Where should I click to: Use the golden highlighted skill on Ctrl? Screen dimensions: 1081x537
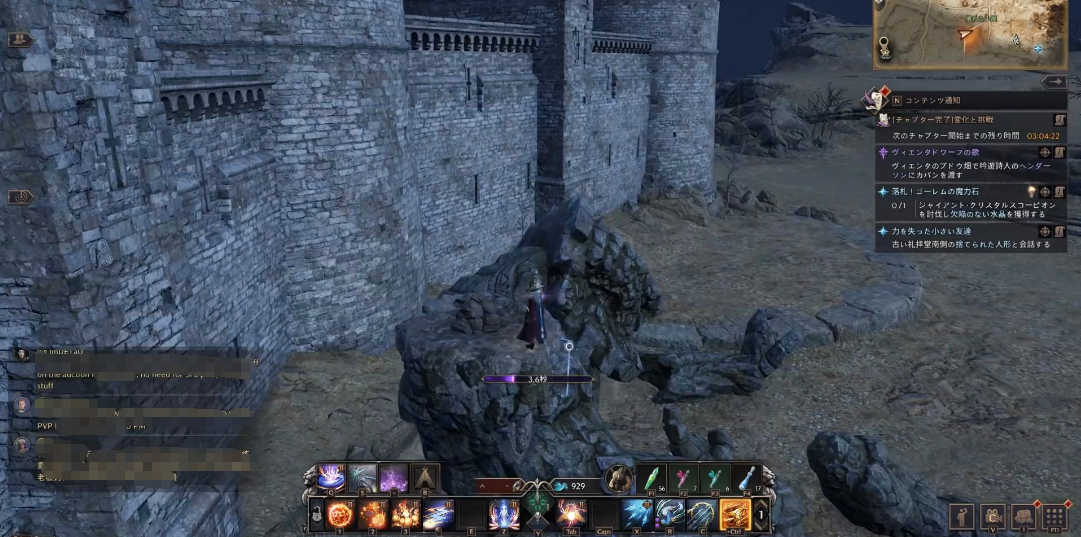[735, 514]
